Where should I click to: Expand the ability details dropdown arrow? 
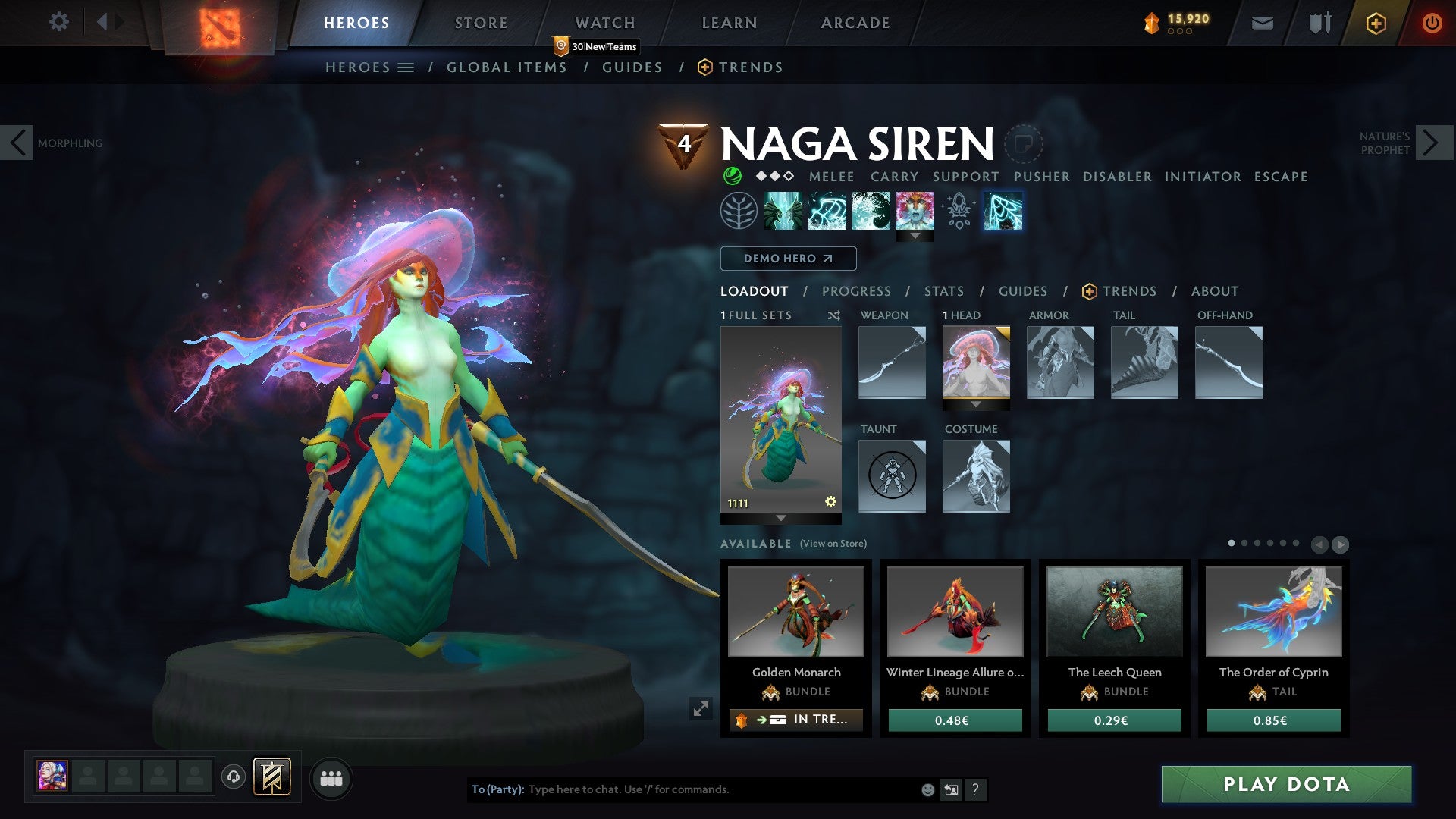[x=917, y=236]
